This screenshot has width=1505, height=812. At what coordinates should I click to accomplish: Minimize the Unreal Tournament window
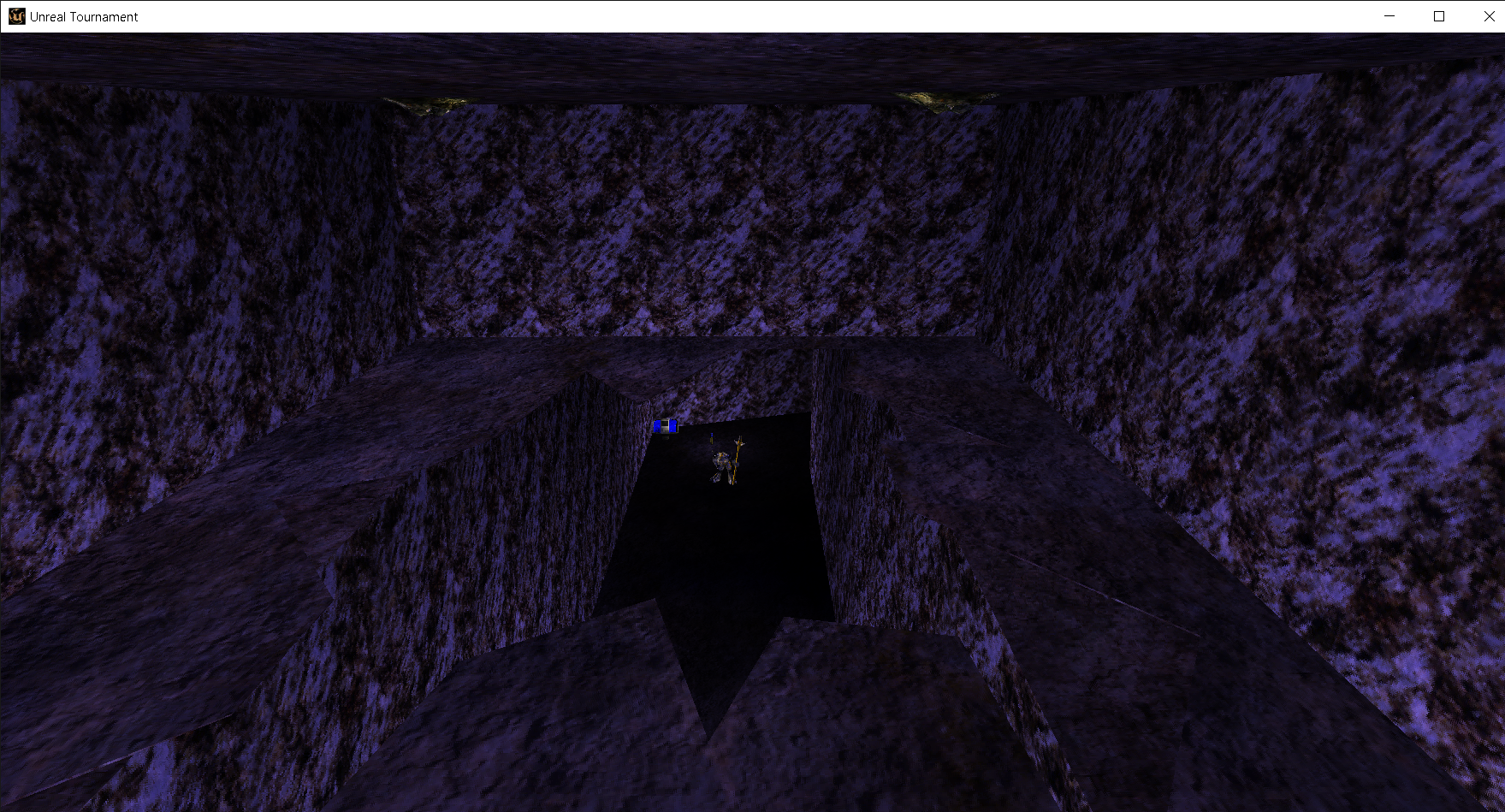pos(1388,16)
